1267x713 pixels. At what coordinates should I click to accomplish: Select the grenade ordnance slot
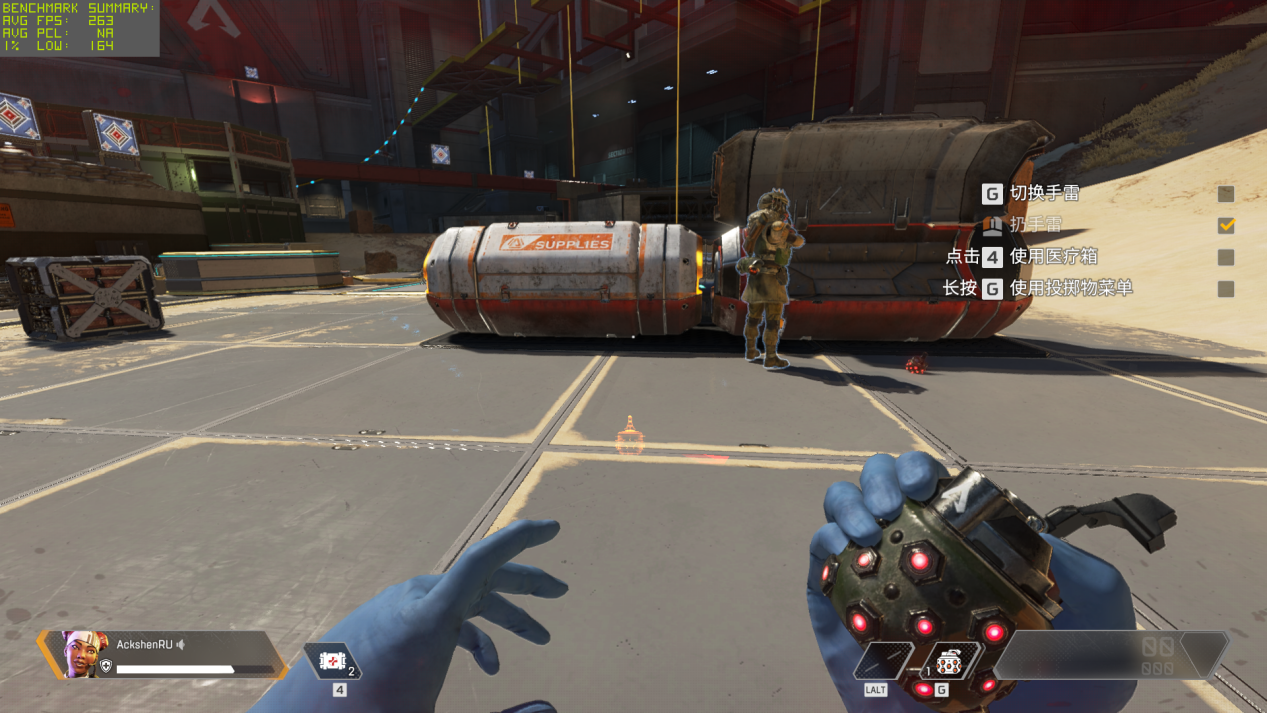(x=949, y=662)
